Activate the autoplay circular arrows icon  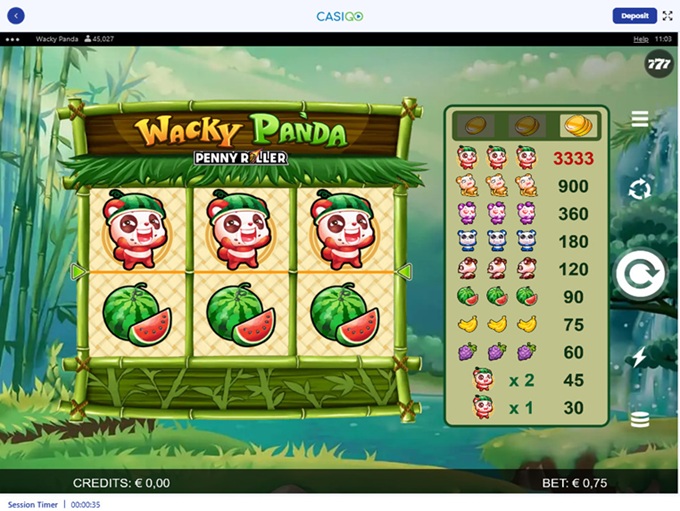[640, 188]
